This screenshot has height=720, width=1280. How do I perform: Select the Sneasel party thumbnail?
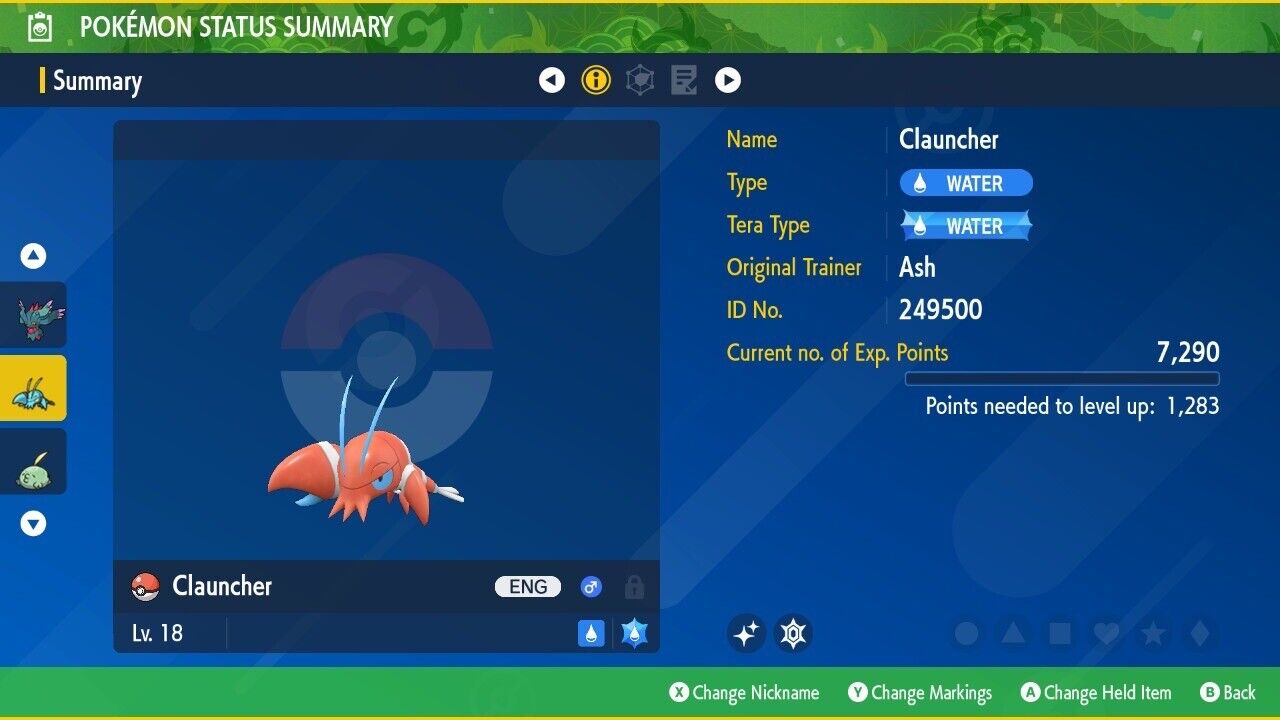[34, 315]
